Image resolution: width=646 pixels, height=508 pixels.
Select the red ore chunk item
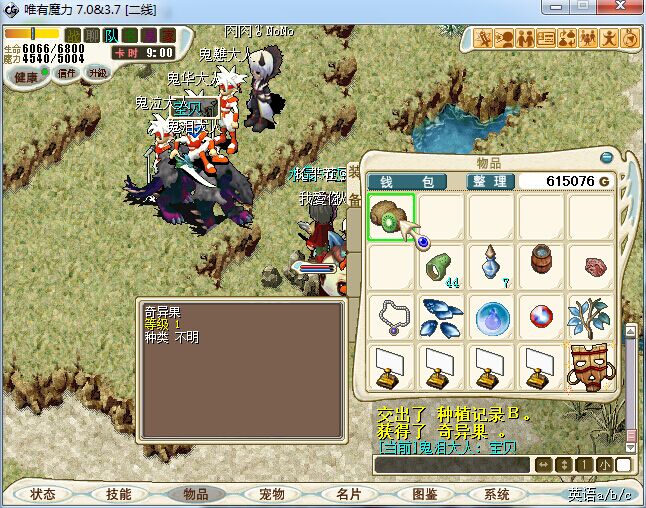[591, 267]
